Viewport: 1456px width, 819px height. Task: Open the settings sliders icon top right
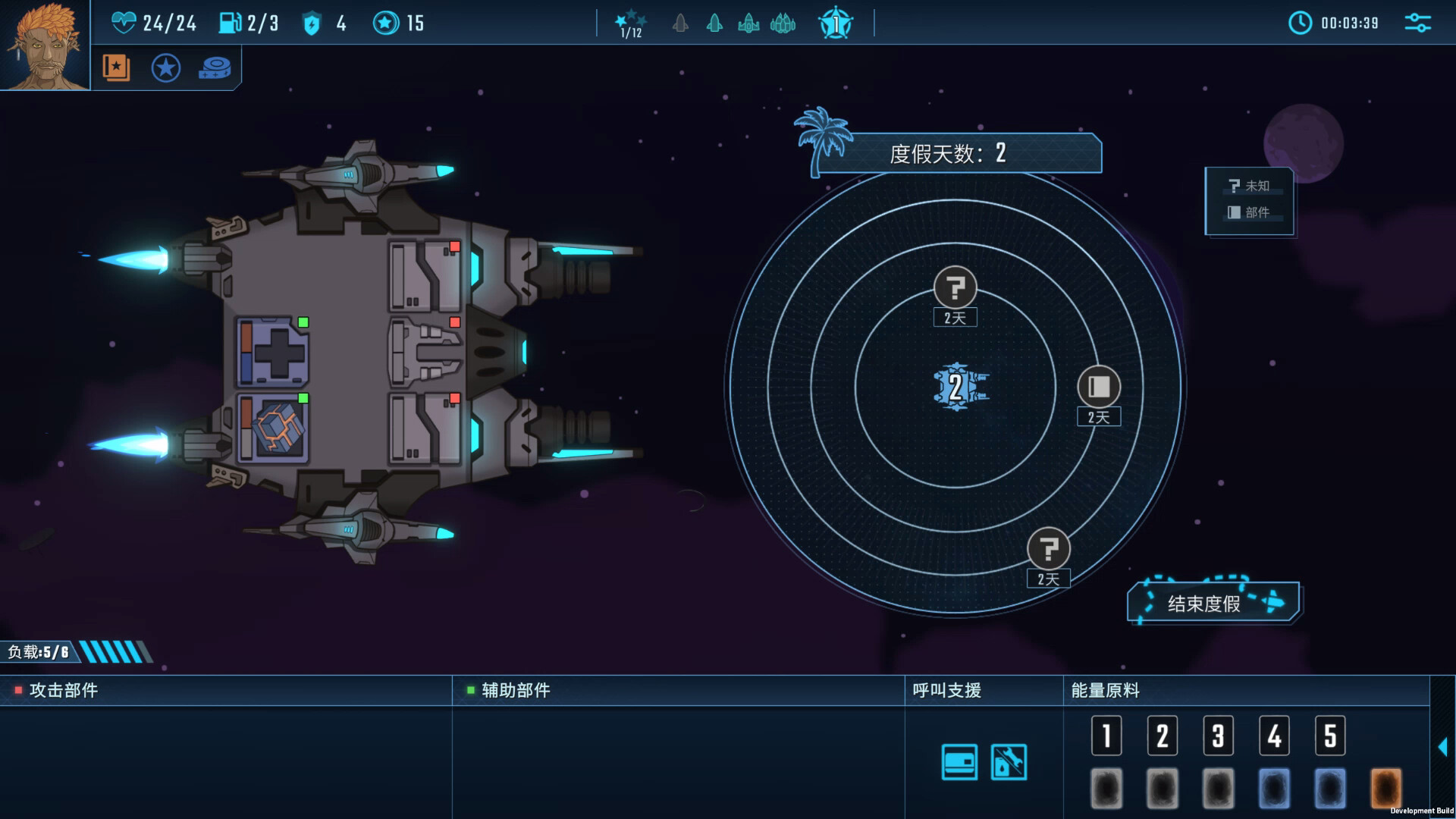coord(1417,24)
